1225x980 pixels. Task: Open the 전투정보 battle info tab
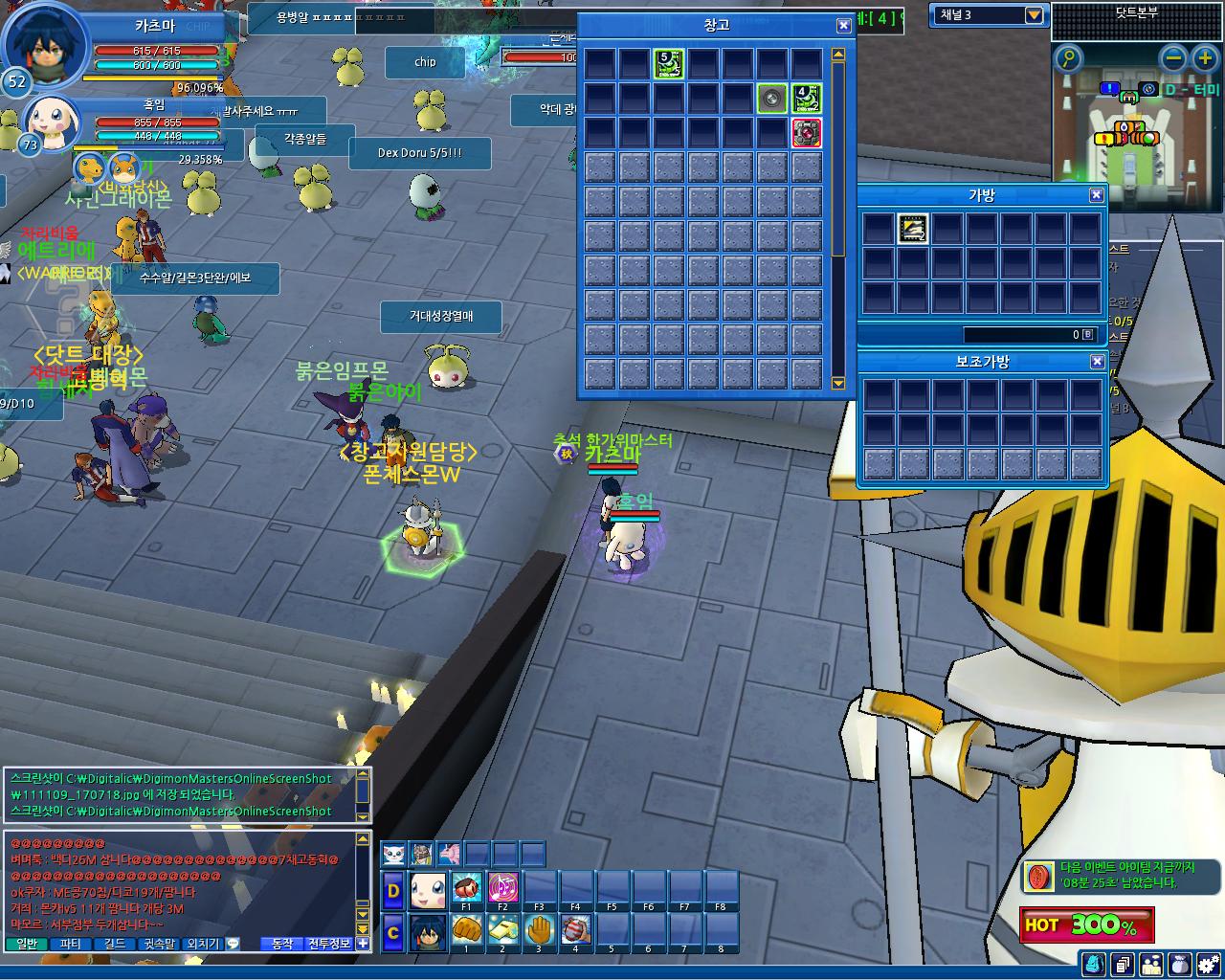[x=329, y=944]
